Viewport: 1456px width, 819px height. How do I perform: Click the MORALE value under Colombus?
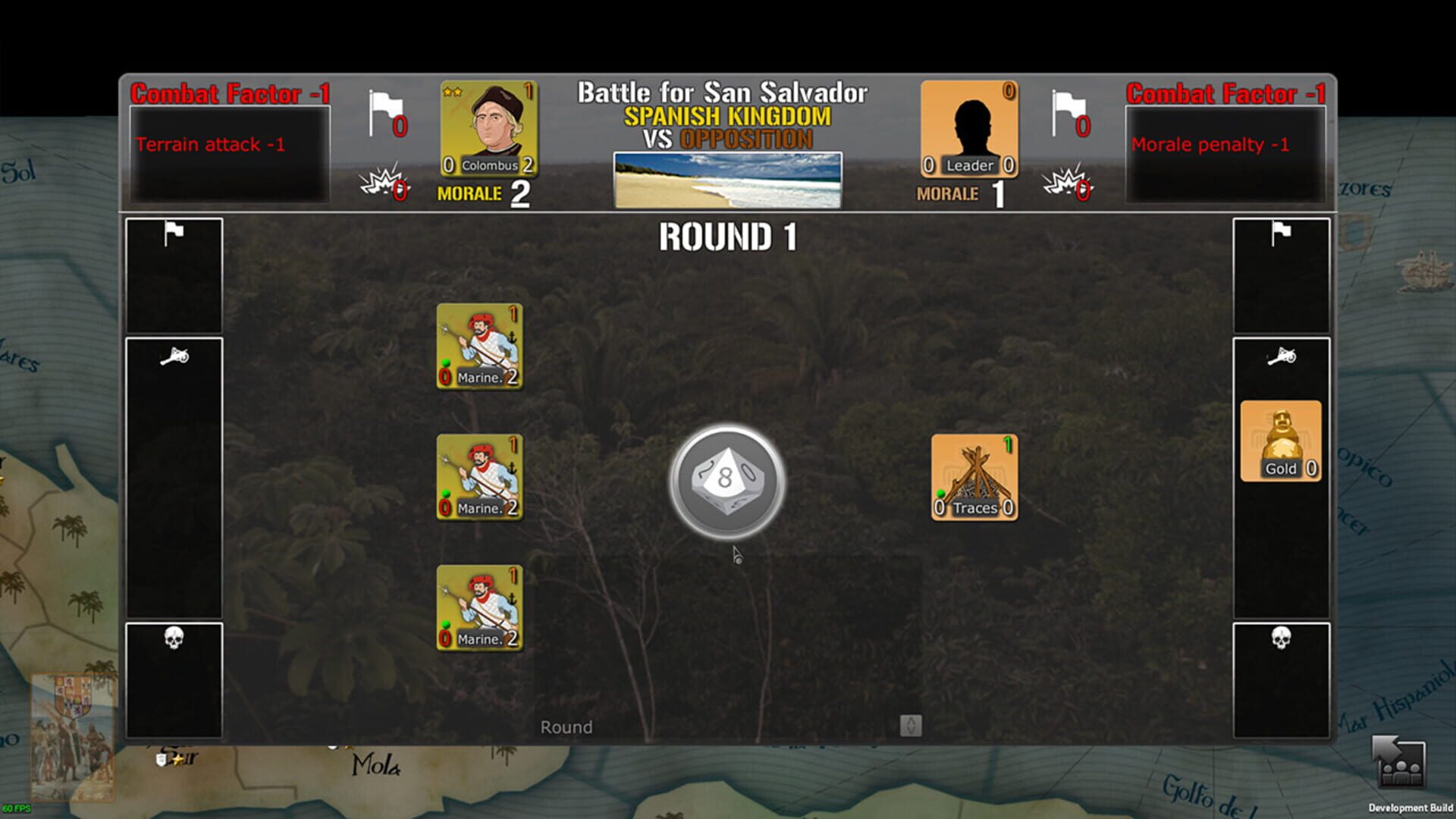point(521,194)
